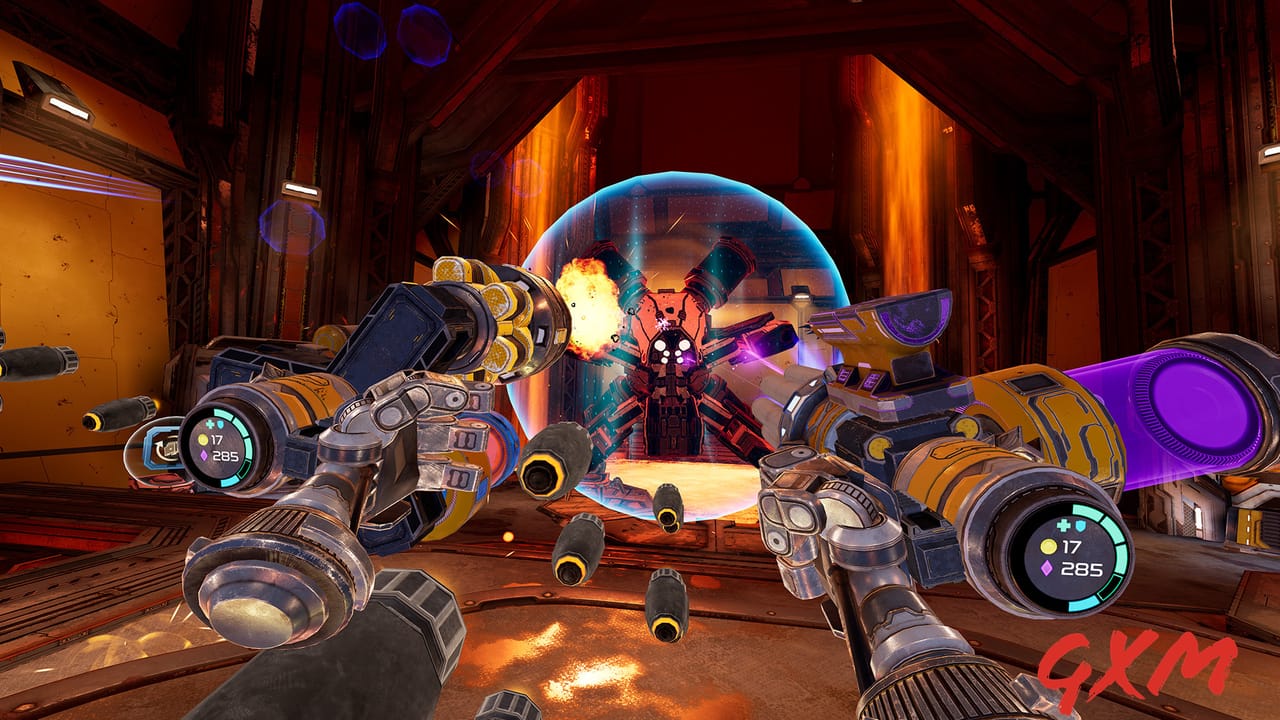1280x720 pixels.
Task: Tap the yellow coin icon beside the 17
Action: pos(203,440)
